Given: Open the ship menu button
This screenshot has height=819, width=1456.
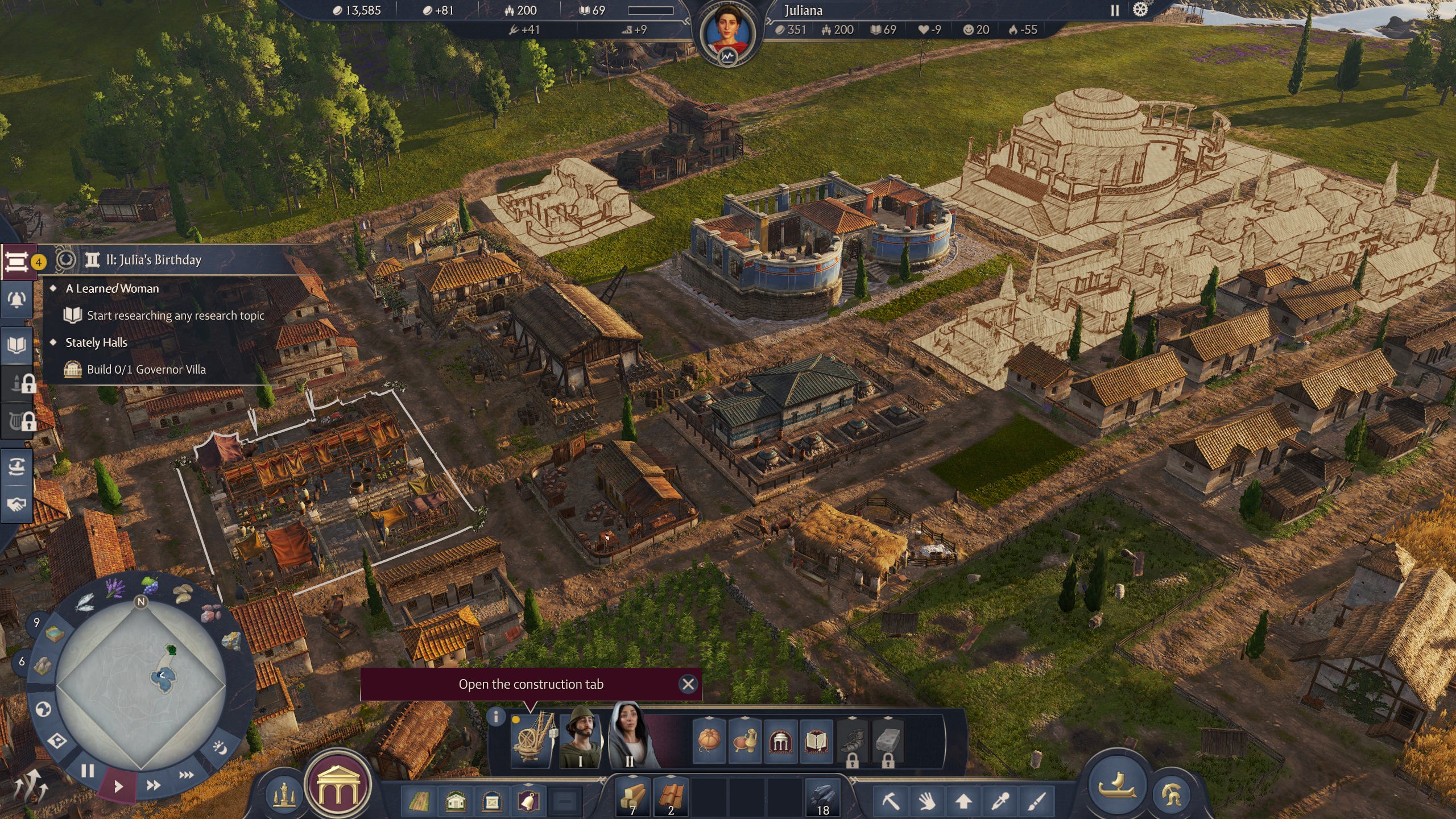Looking at the screenshot, I should click(x=1116, y=786).
